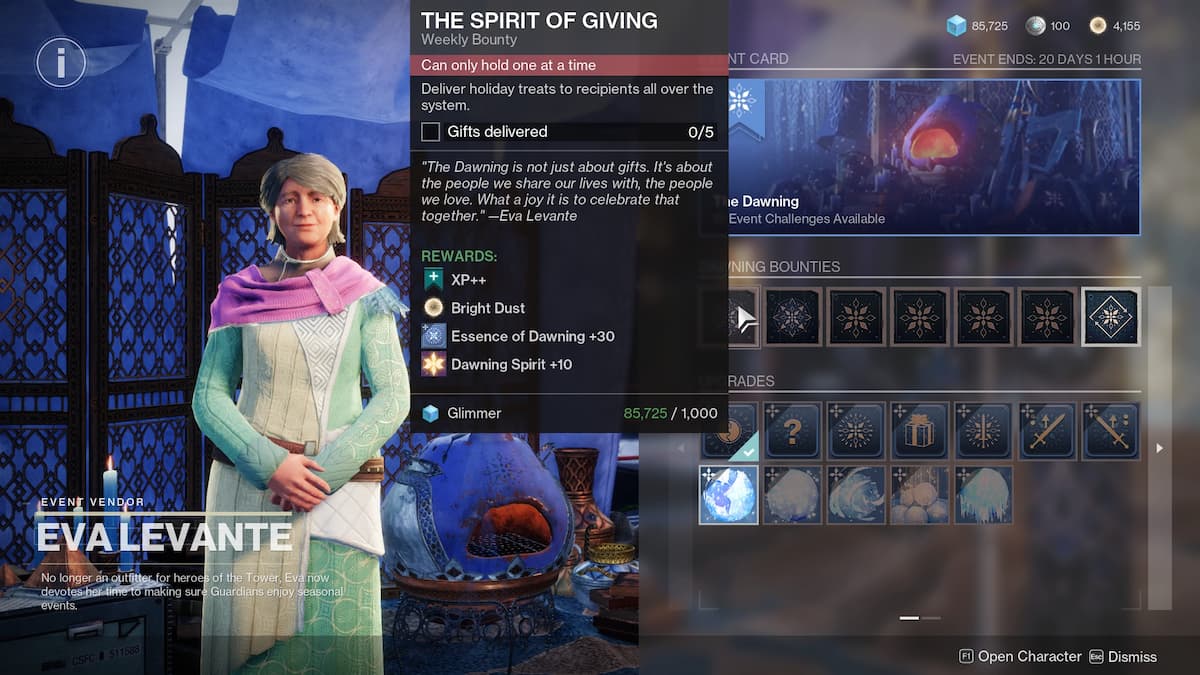Screen dimensions: 1200x675
Task: Choose the single round snowball upgrade
Action: click(794, 495)
